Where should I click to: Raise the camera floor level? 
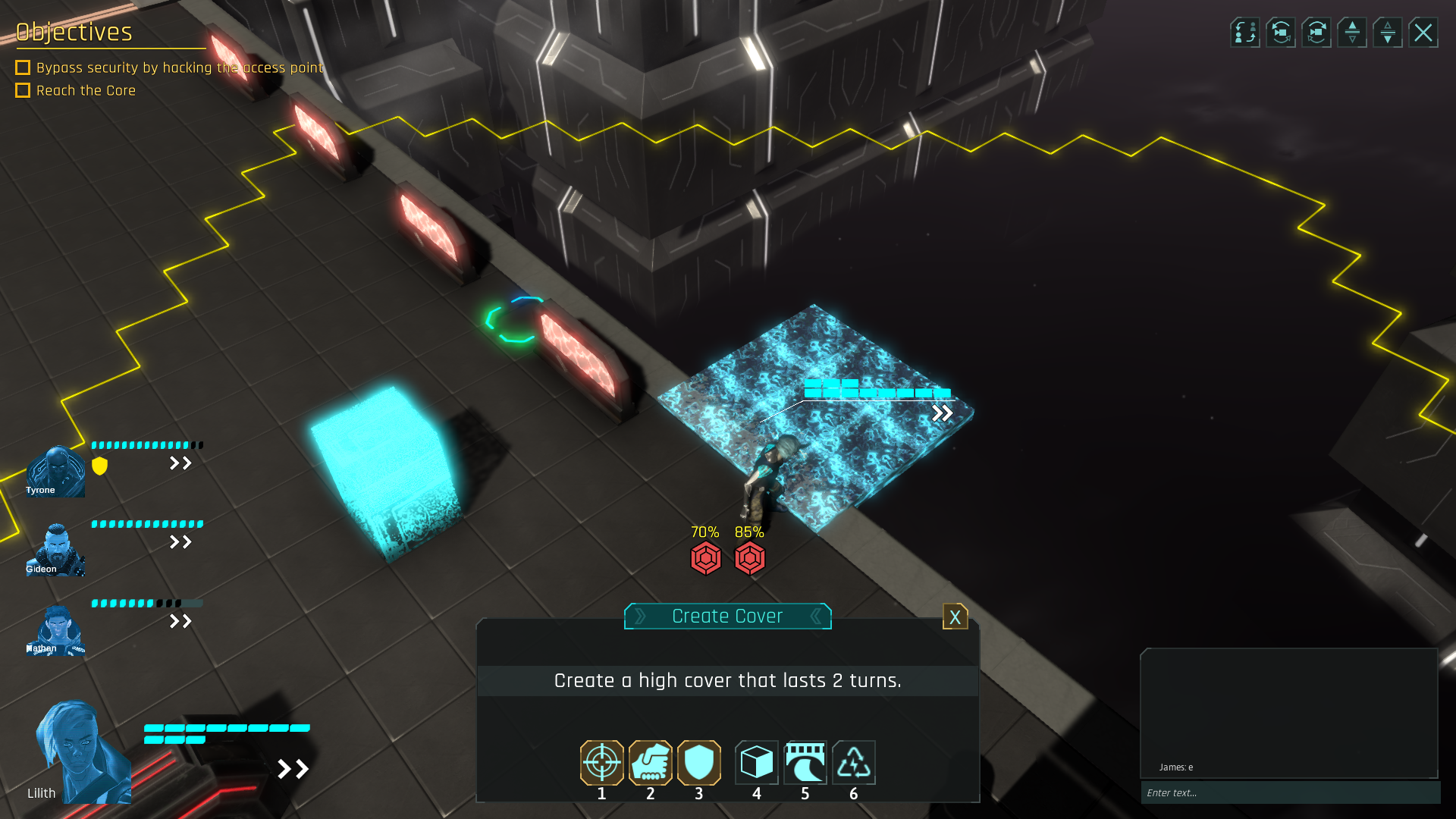point(1352,33)
